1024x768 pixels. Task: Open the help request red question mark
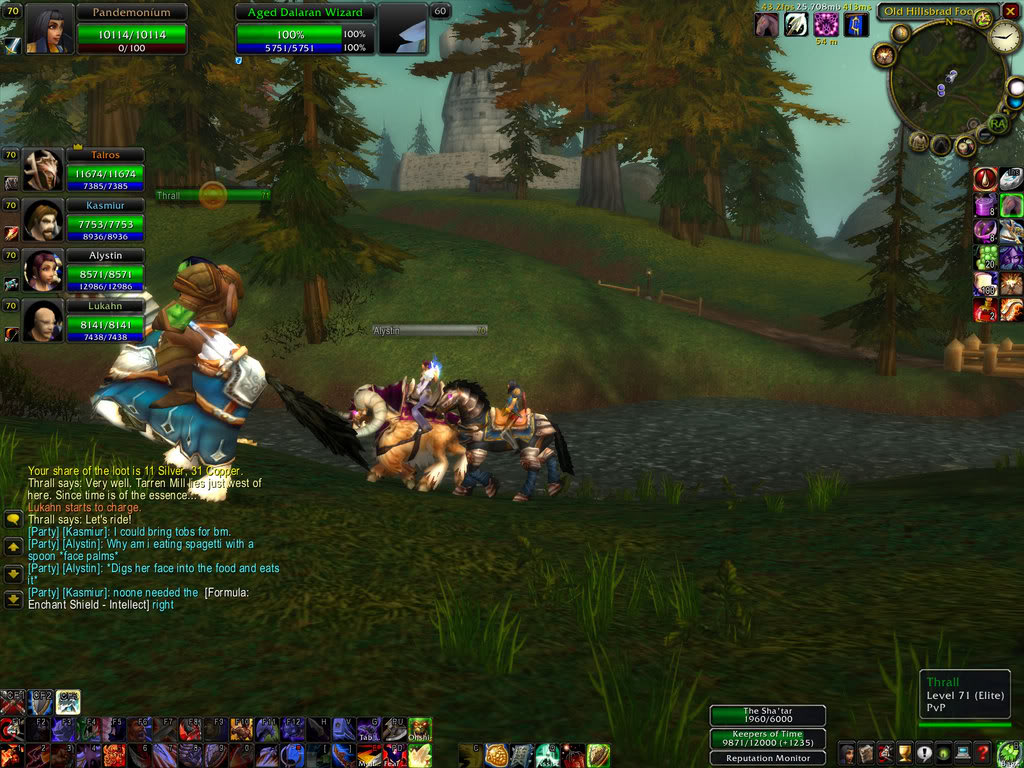click(983, 754)
